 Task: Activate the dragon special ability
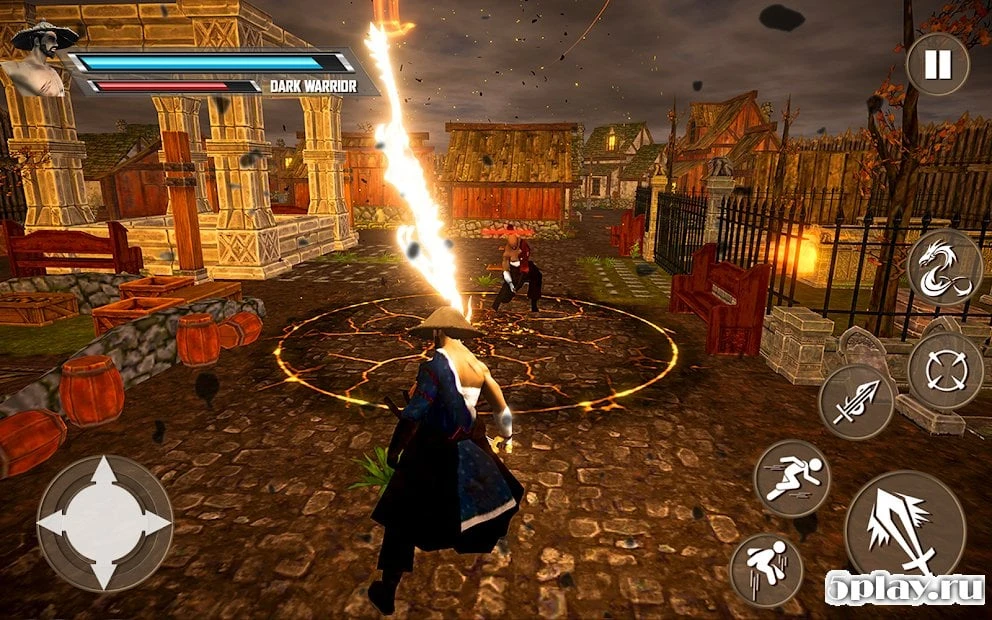coord(944,267)
